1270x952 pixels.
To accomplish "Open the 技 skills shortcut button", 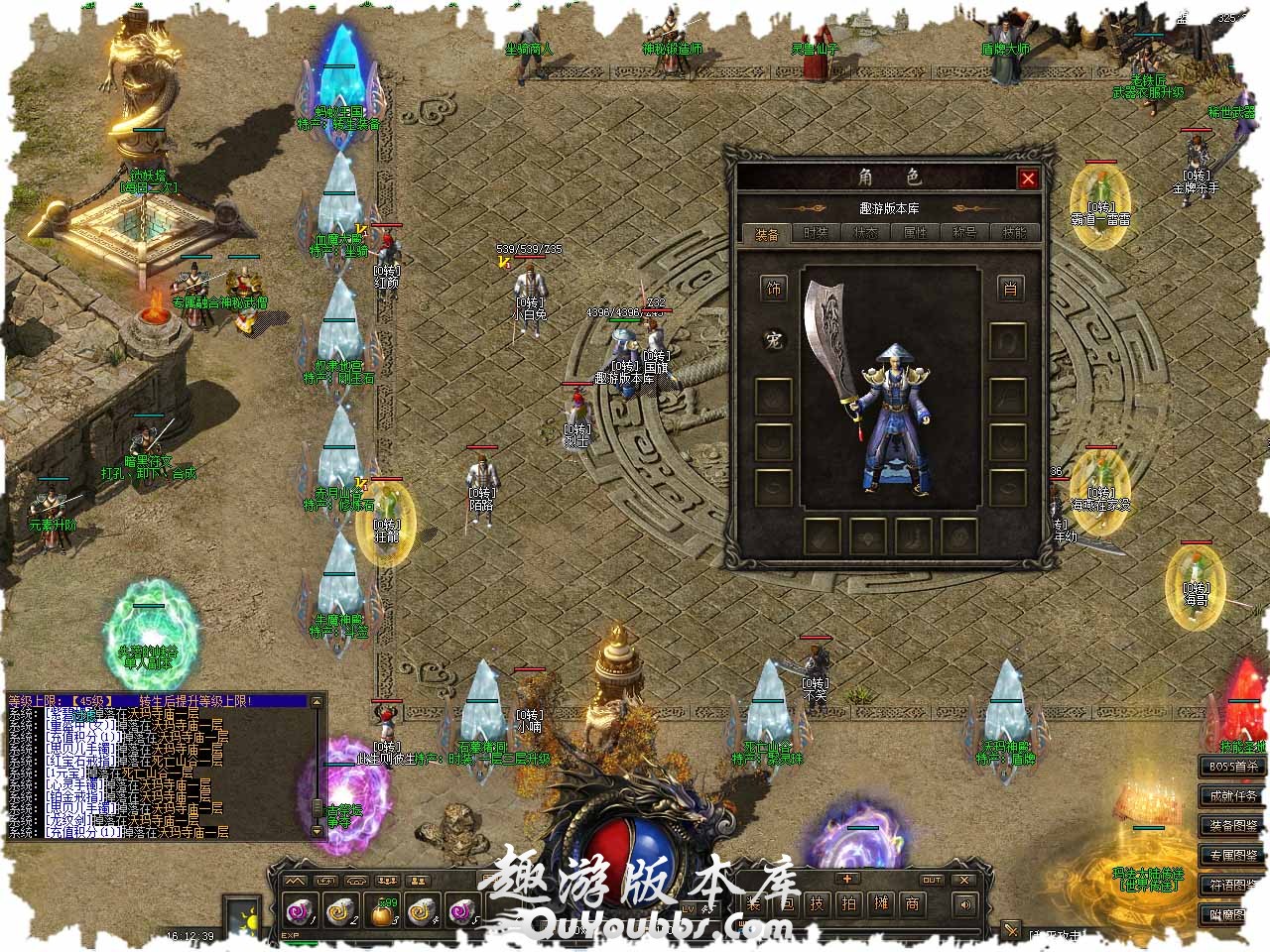I will pos(816,903).
